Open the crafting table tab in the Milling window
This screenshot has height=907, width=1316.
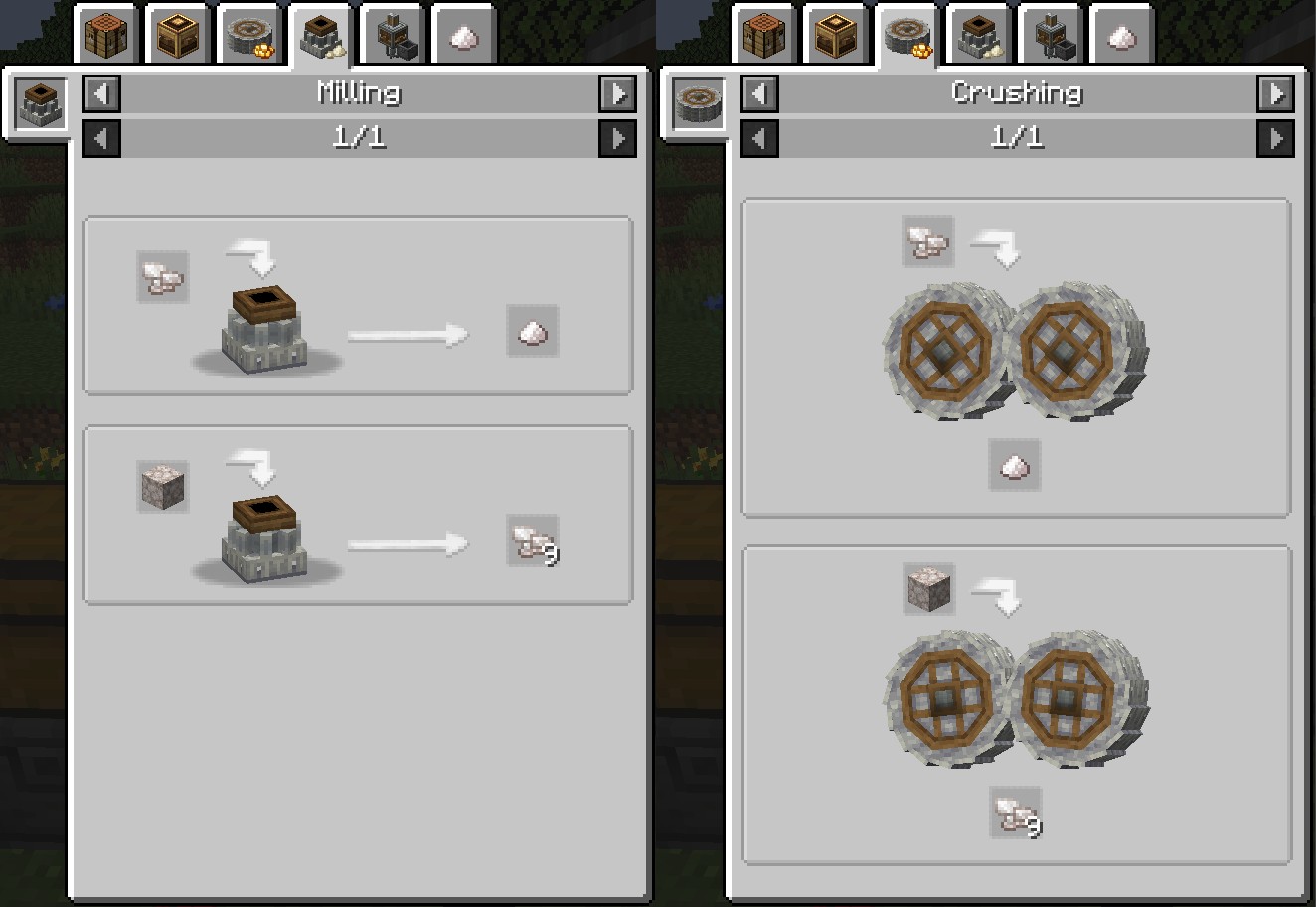103,37
